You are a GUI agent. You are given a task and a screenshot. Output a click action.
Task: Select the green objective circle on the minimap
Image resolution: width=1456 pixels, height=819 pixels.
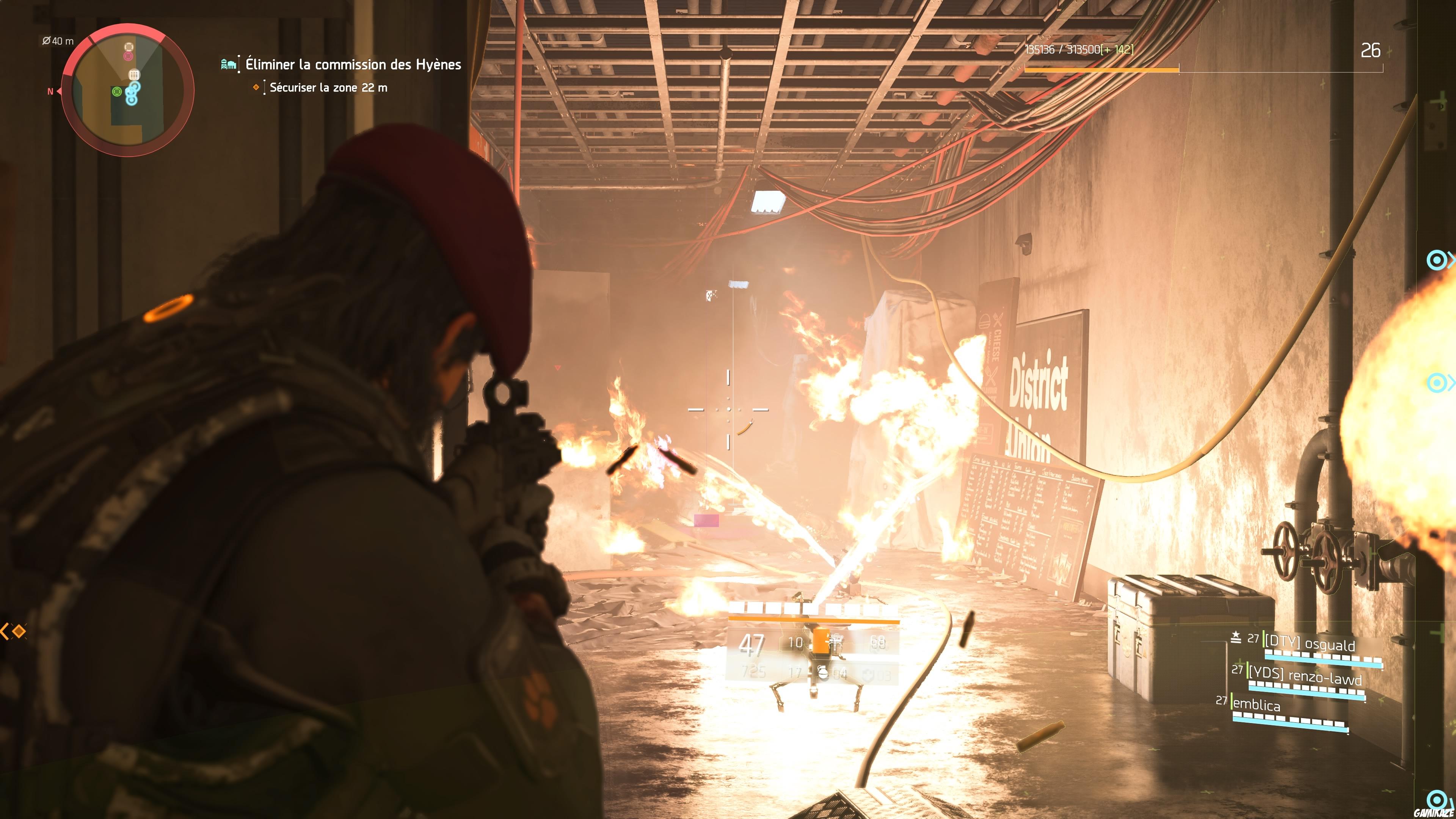118,91
